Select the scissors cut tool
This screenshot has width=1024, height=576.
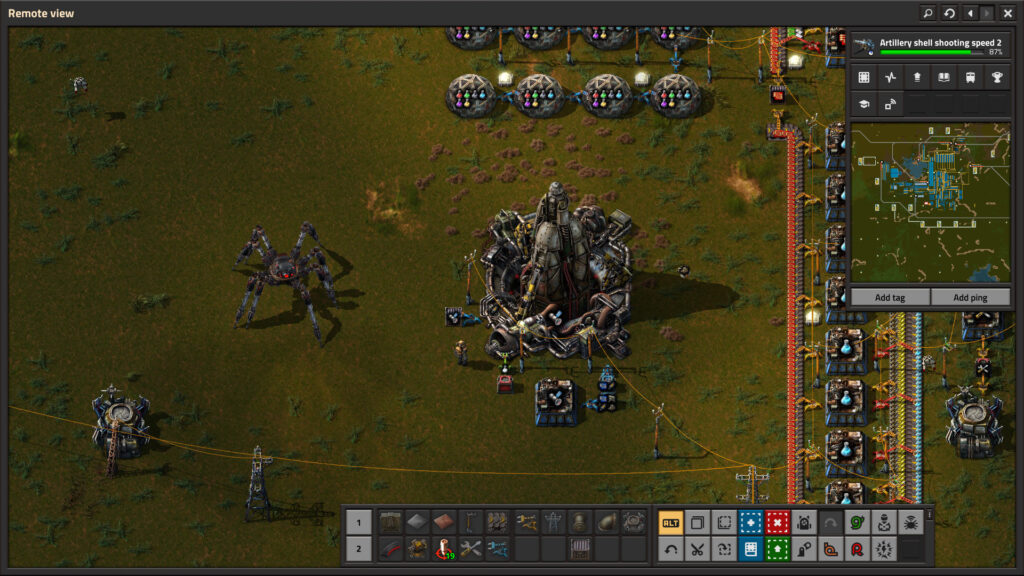coord(697,548)
